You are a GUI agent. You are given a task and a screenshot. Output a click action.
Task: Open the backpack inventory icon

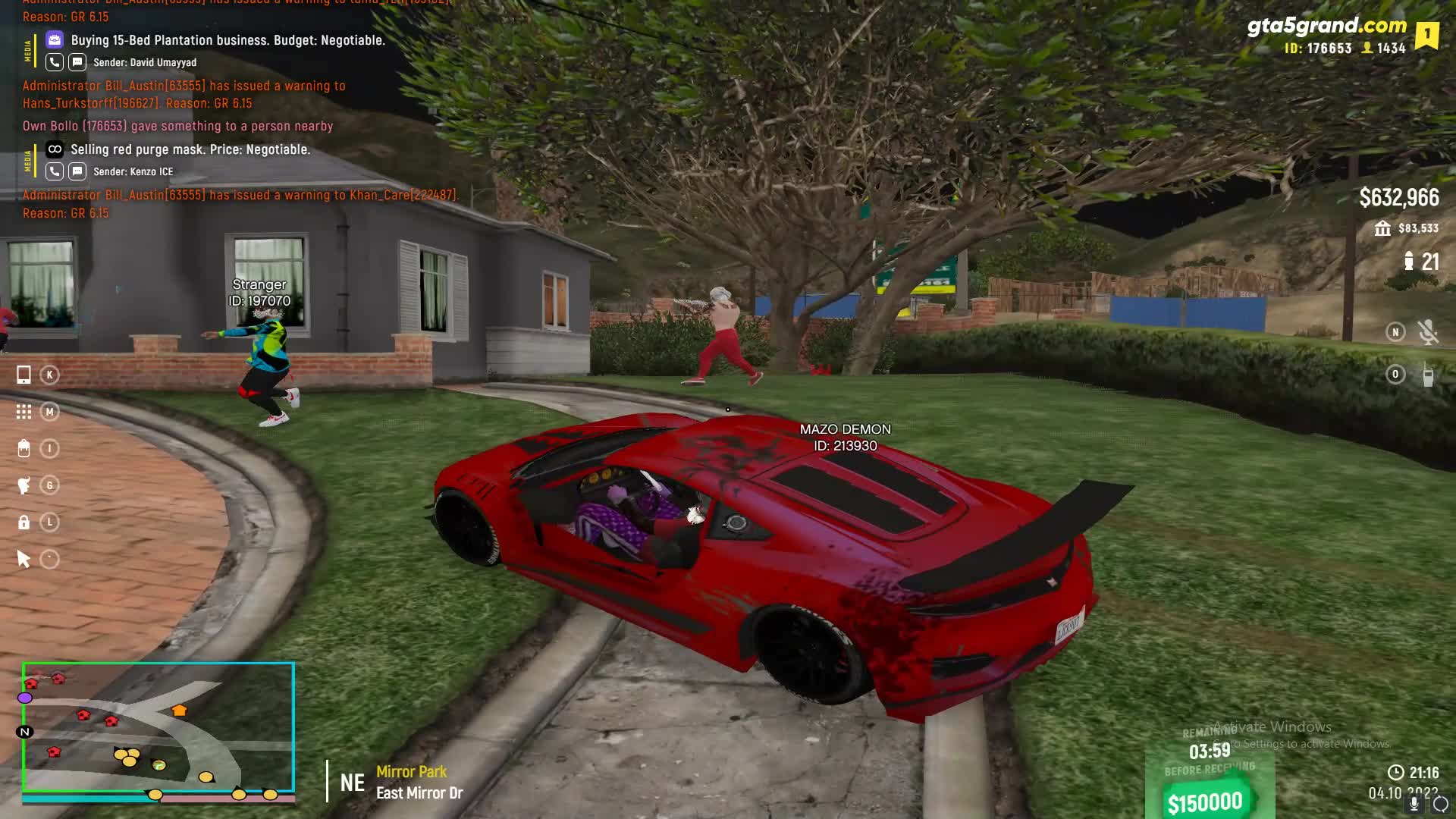[24, 449]
